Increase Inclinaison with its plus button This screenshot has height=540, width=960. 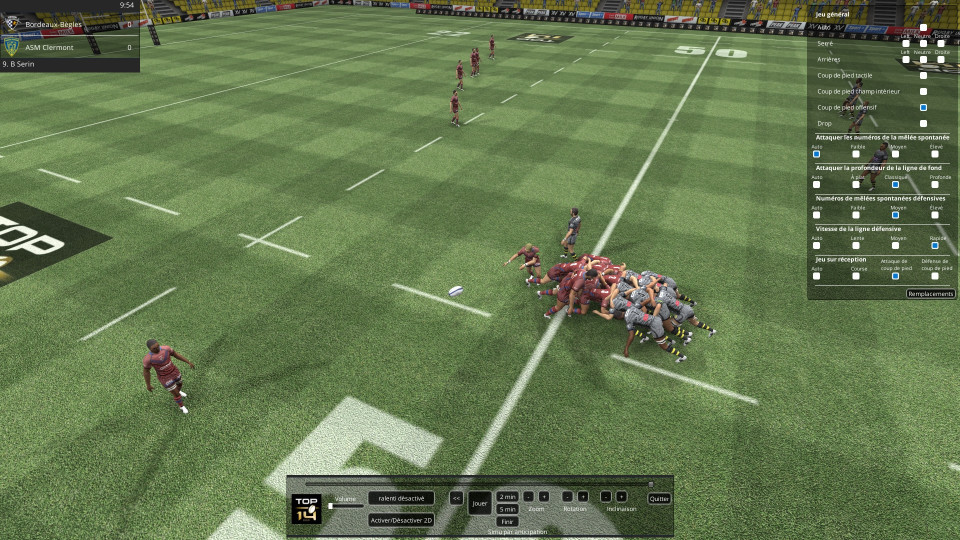(621, 496)
